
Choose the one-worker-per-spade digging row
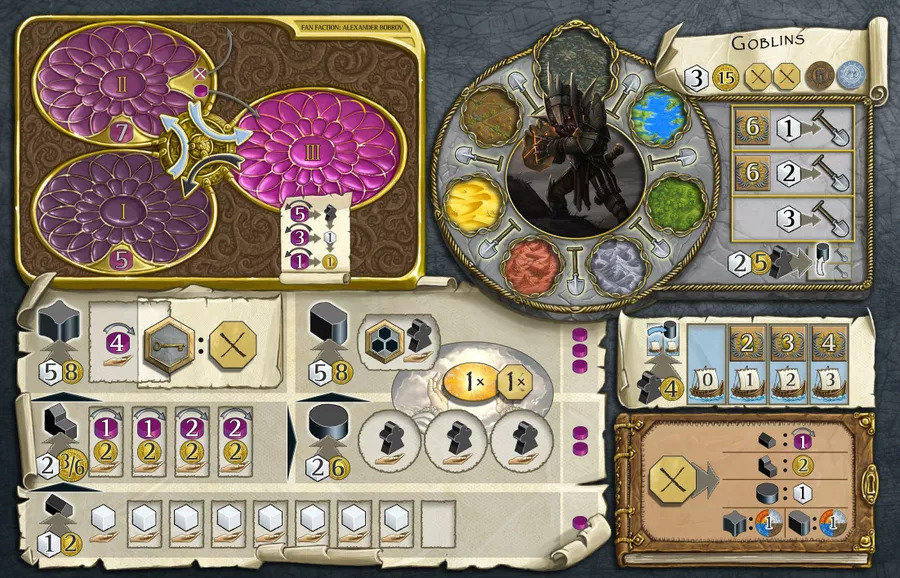[798, 129]
